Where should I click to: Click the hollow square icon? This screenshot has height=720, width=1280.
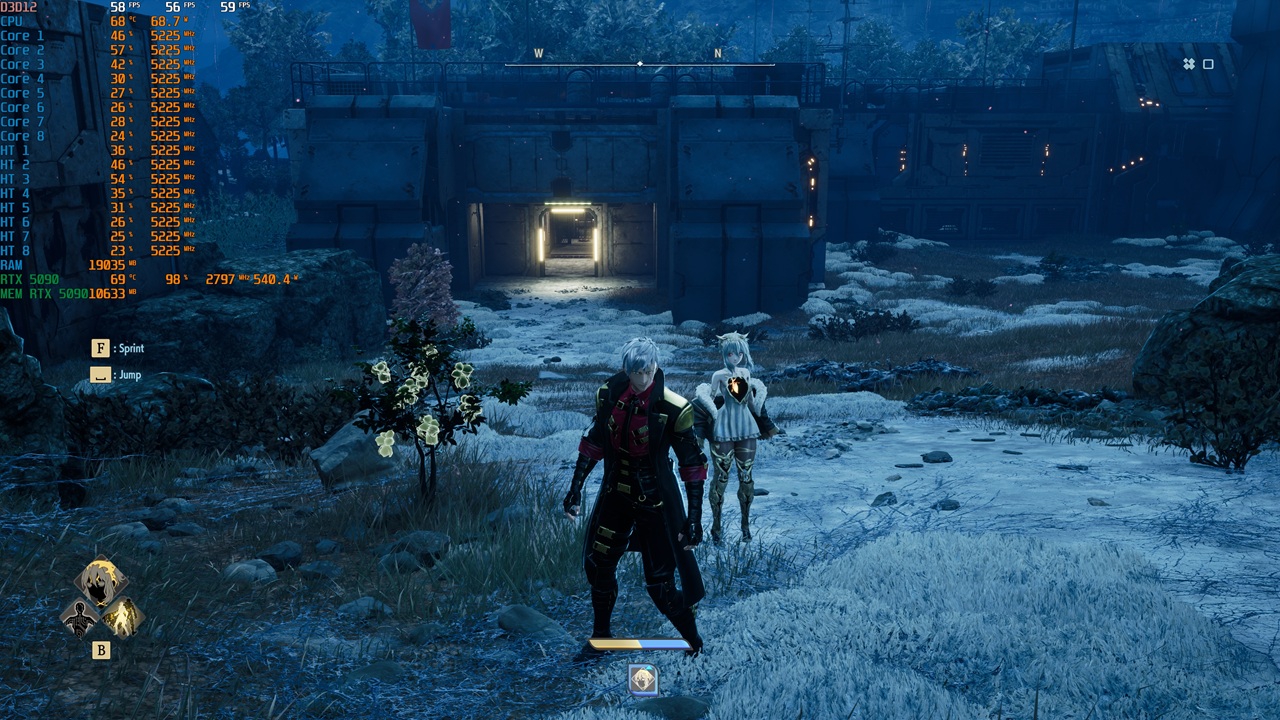(x=1208, y=64)
